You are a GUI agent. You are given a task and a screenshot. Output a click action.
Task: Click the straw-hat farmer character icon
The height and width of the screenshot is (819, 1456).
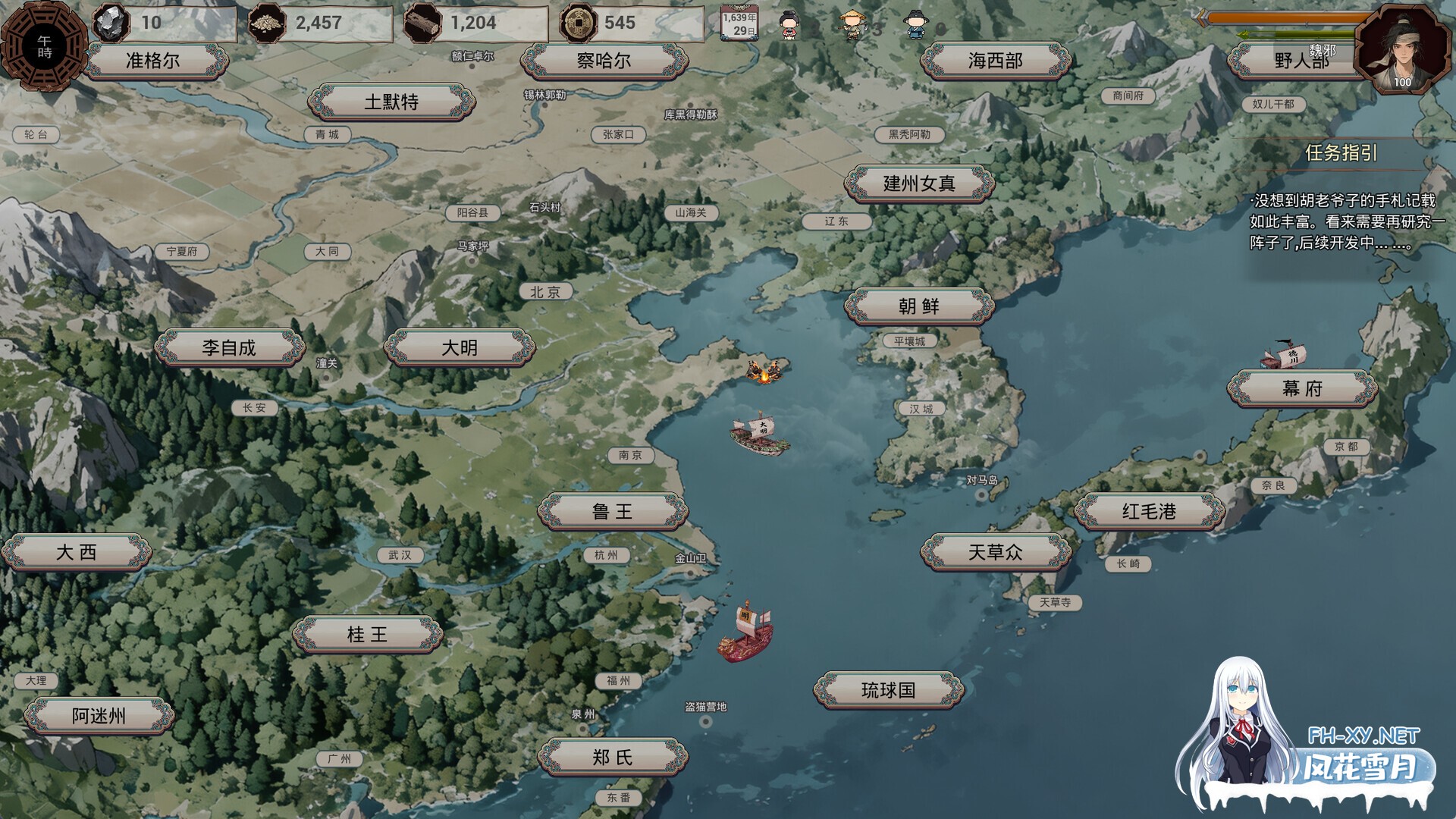pyautogui.click(x=852, y=23)
